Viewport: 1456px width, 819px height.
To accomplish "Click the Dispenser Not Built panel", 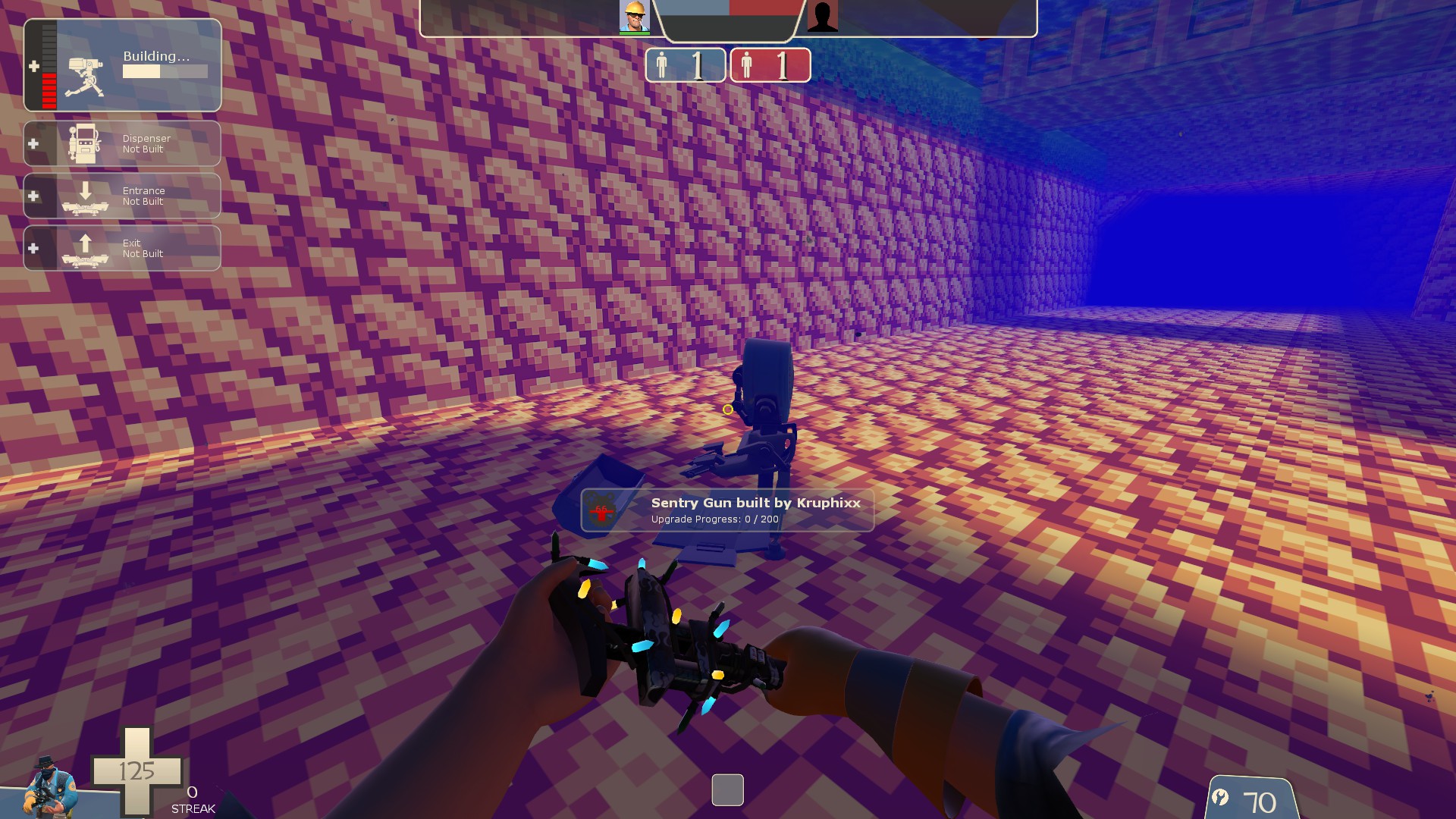I will pos(122,143).
